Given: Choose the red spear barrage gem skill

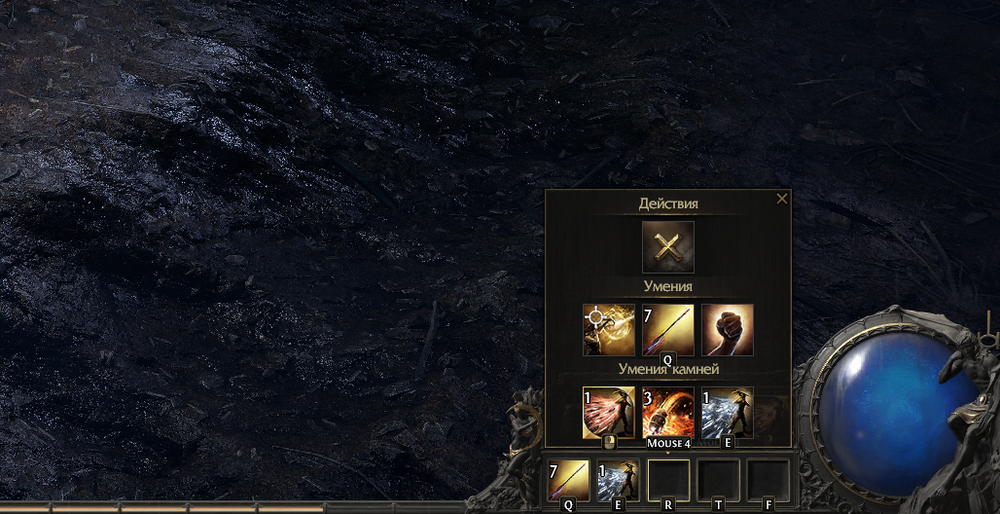Looking at the screenshot, I should tap(609, 412).
